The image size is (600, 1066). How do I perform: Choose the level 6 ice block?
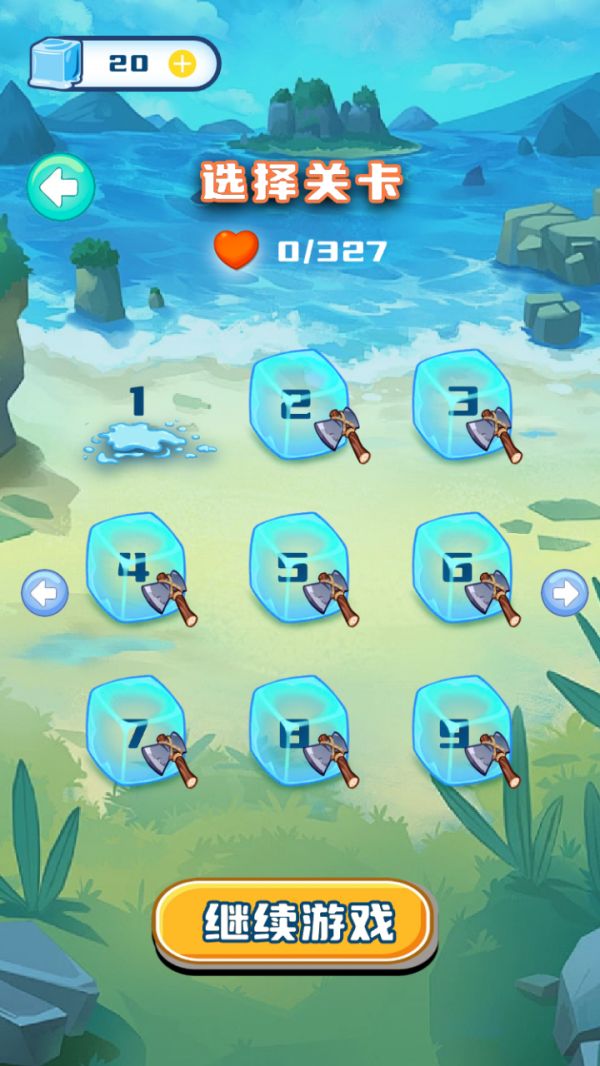pos(462,570)
